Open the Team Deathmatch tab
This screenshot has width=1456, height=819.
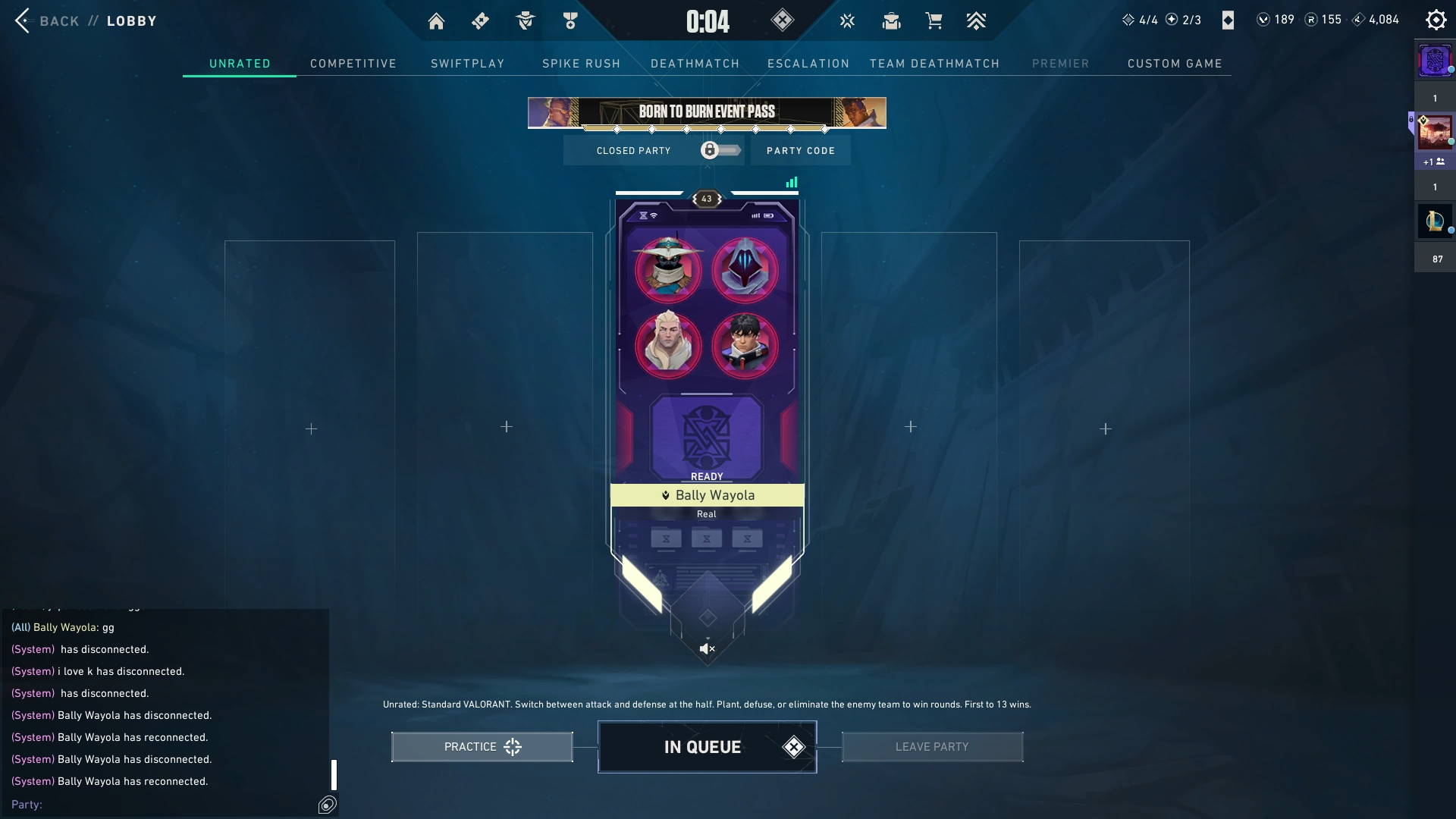934,64
